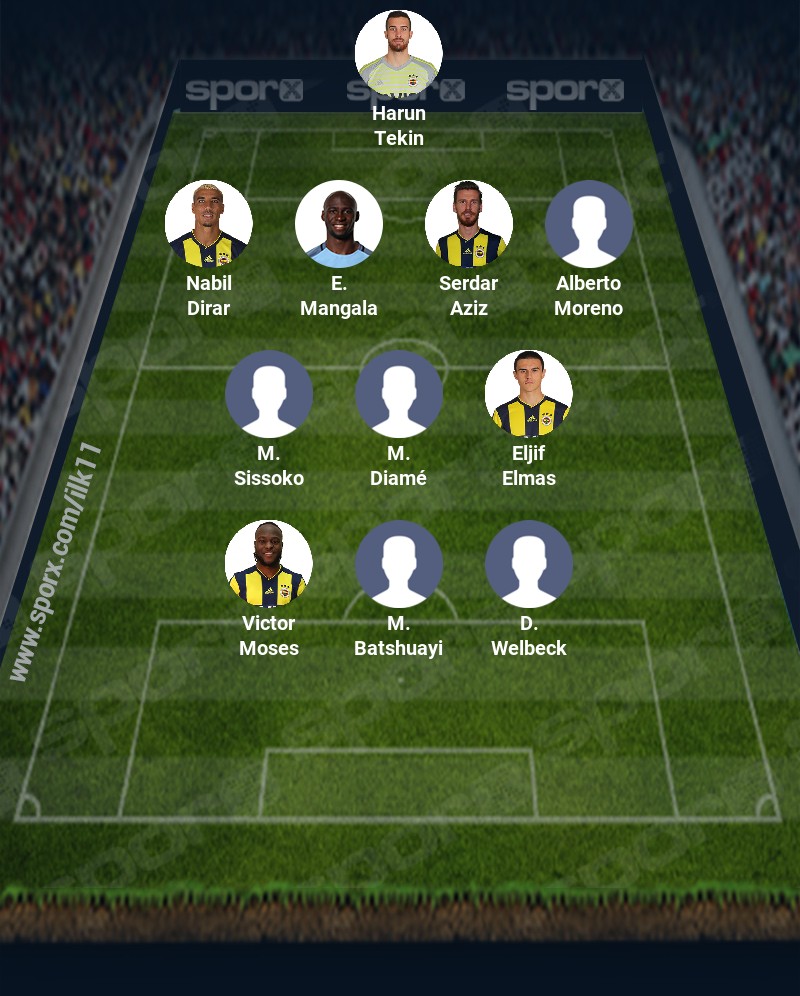
Task: Choose D. Welbeck's placeholder avatar
Action: (529, 564)
